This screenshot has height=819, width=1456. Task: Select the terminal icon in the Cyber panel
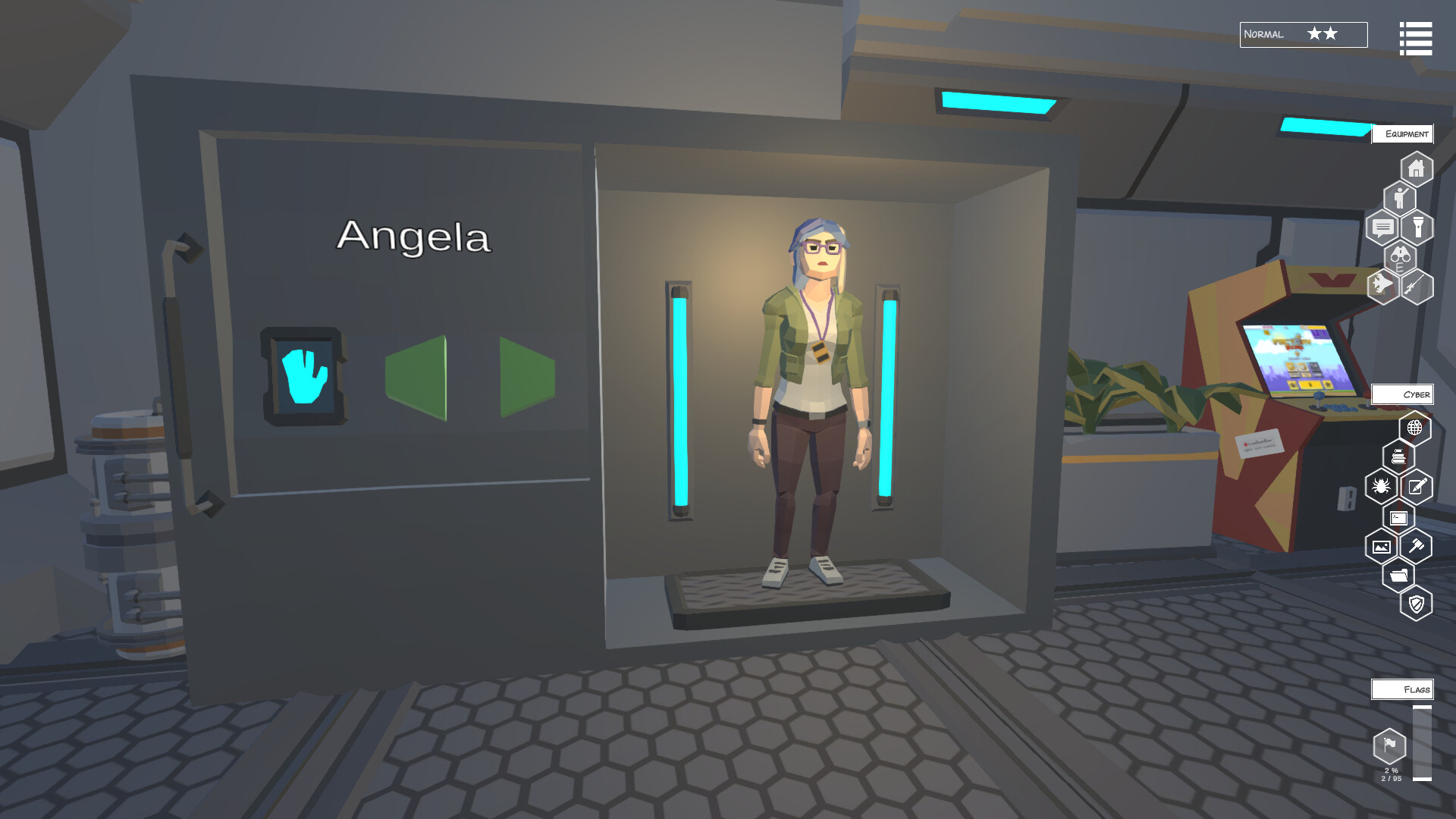tap(1399, 517)
